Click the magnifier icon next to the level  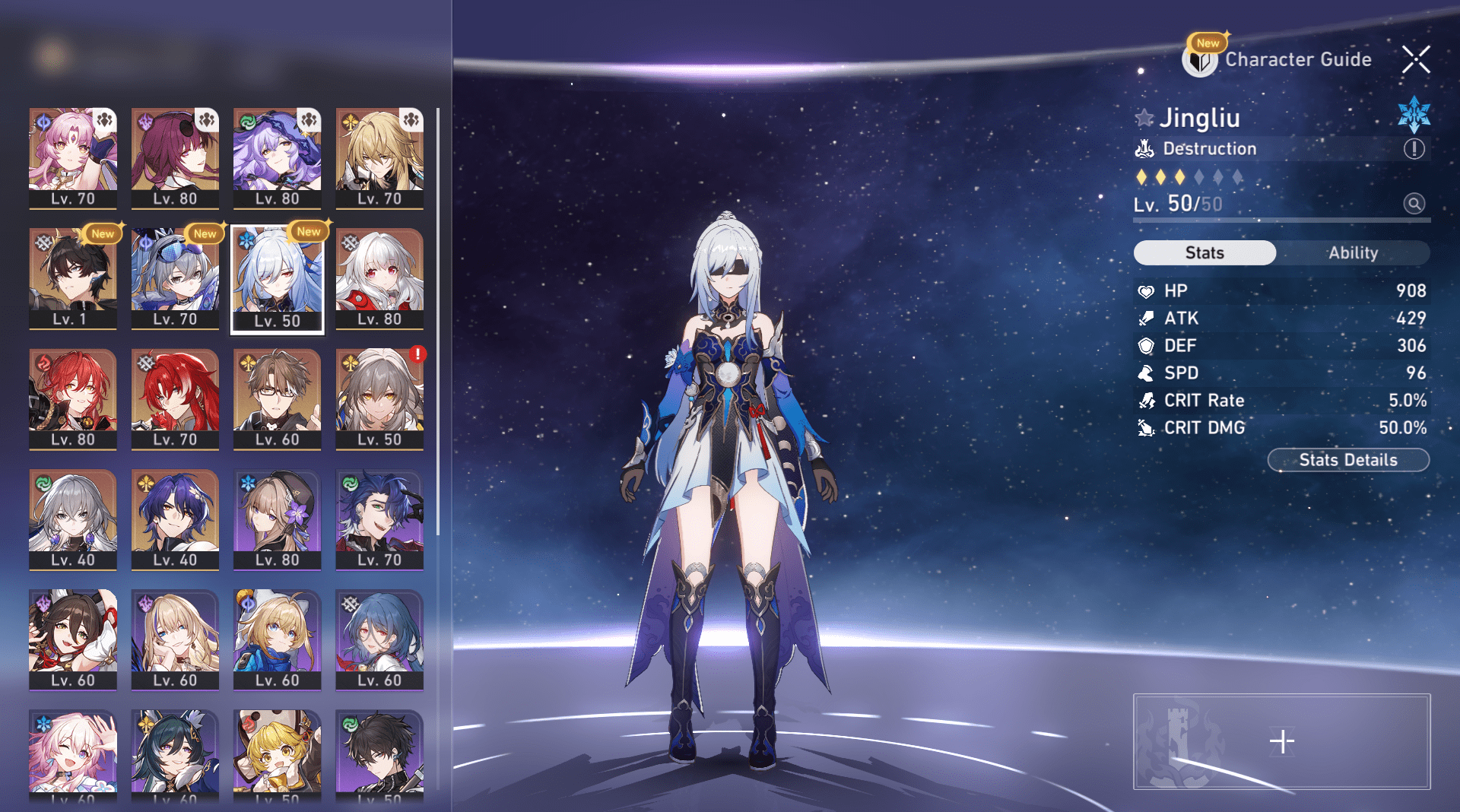[1413, 203]
